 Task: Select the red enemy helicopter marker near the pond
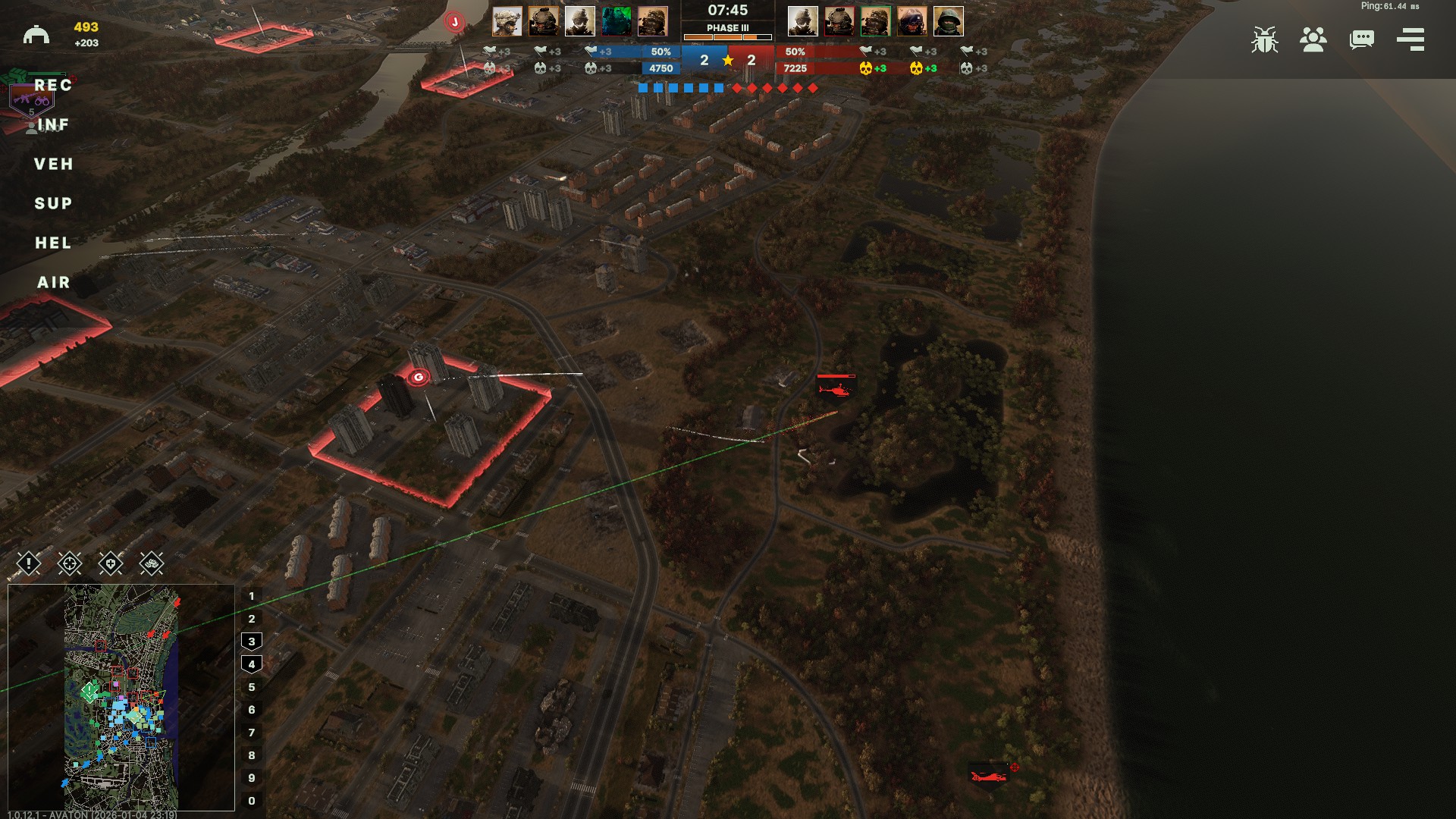point(836,389)
